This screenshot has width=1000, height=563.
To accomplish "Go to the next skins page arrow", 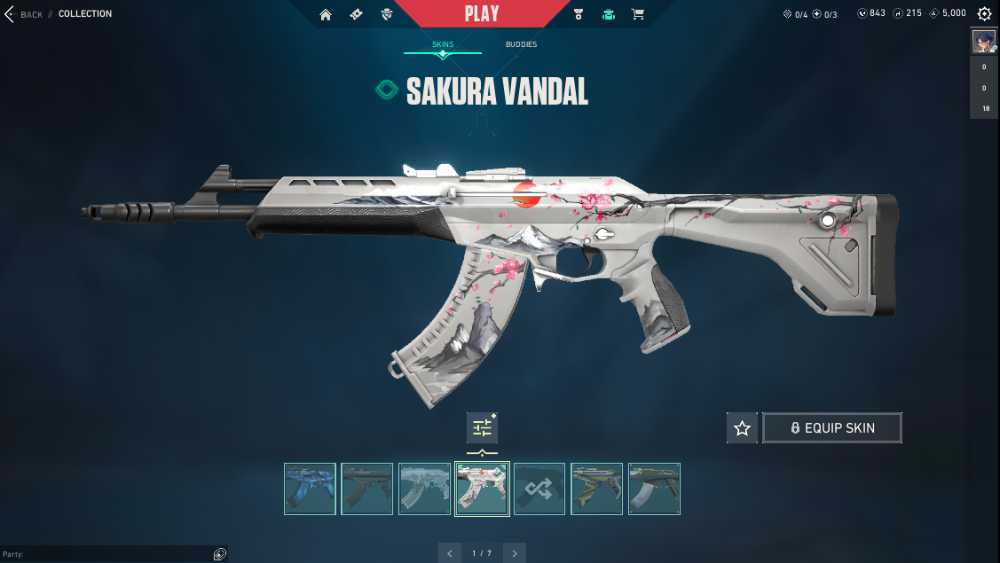I will click(514, 553).
